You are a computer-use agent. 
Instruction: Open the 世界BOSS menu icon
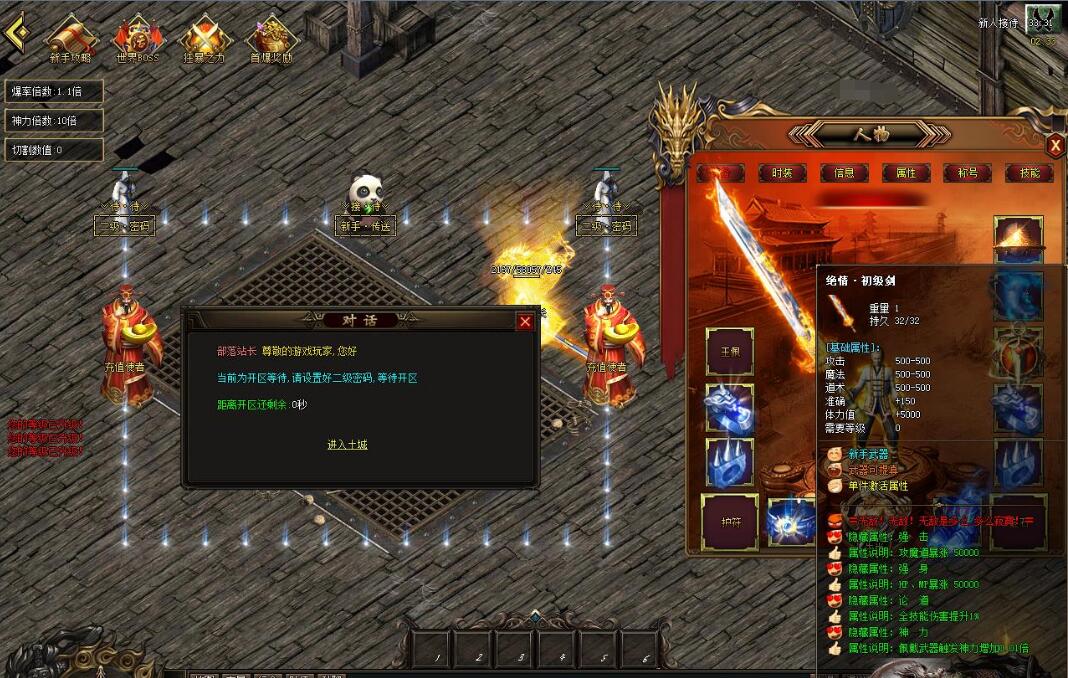pos(138,39)
